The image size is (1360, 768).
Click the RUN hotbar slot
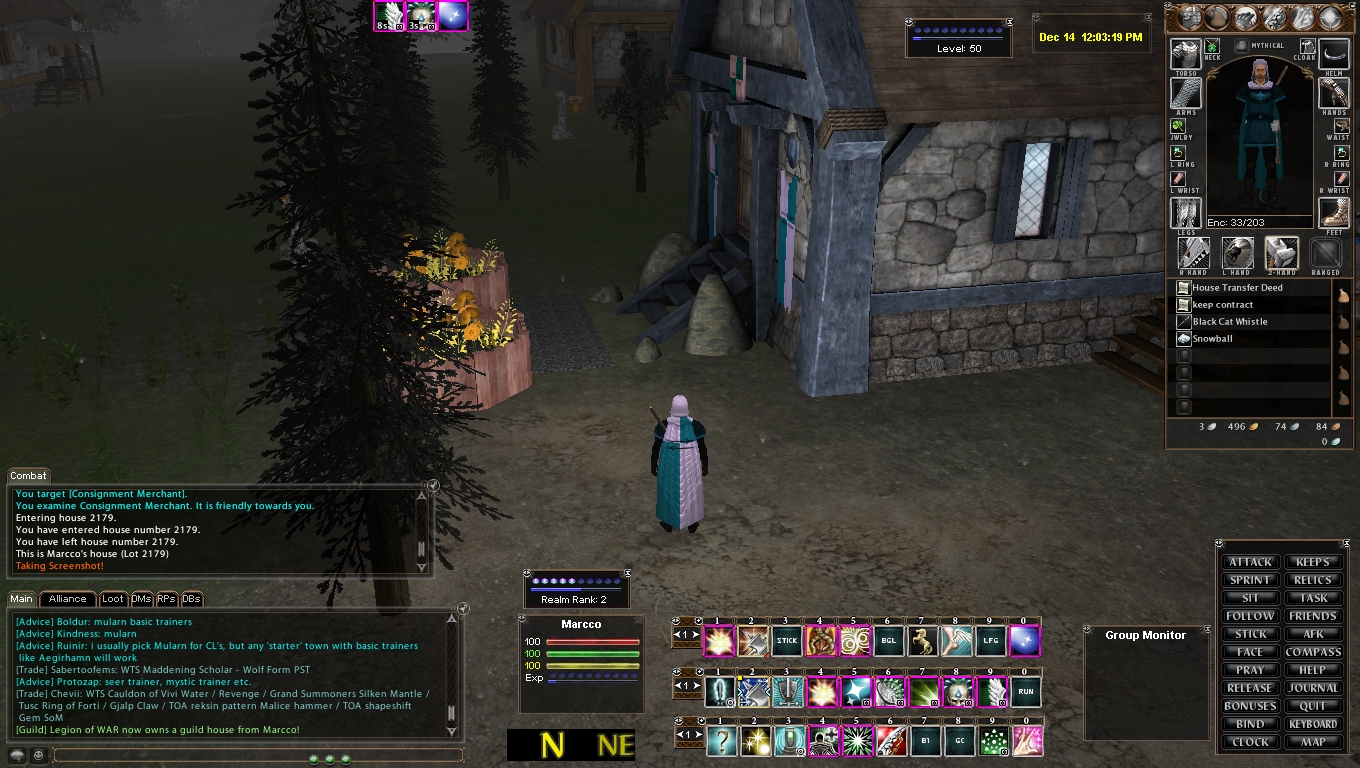coord(1024,691)
